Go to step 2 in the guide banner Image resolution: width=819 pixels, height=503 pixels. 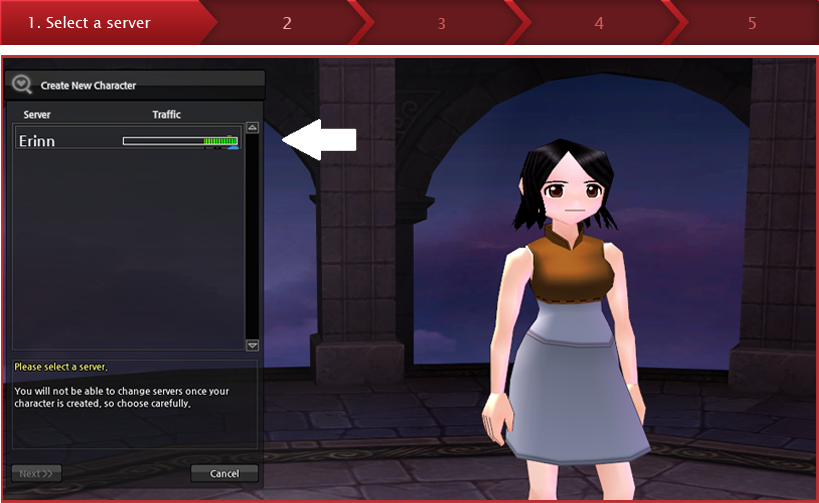(287, 22)
